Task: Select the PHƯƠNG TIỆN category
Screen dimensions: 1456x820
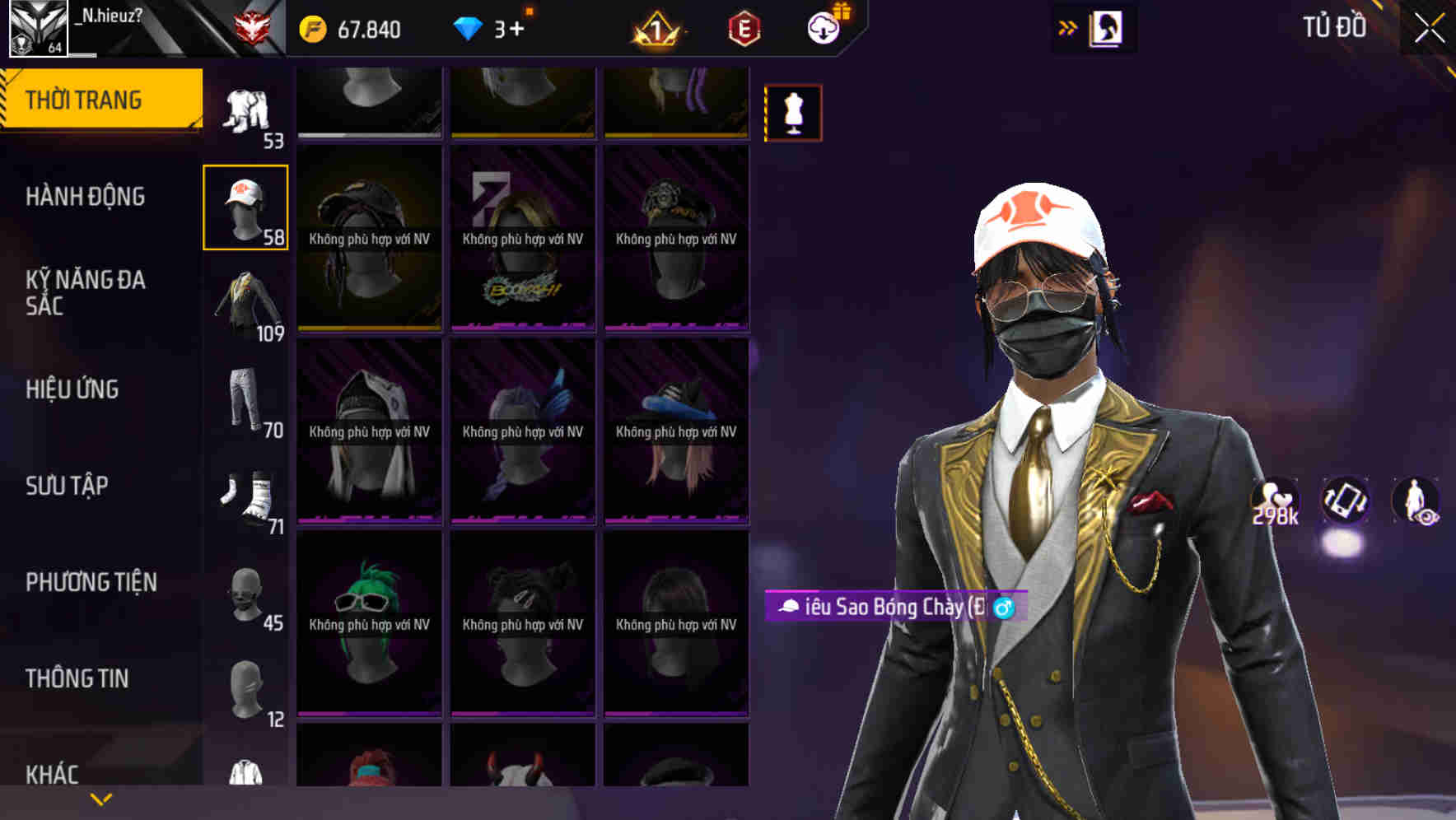Action: 88,581
